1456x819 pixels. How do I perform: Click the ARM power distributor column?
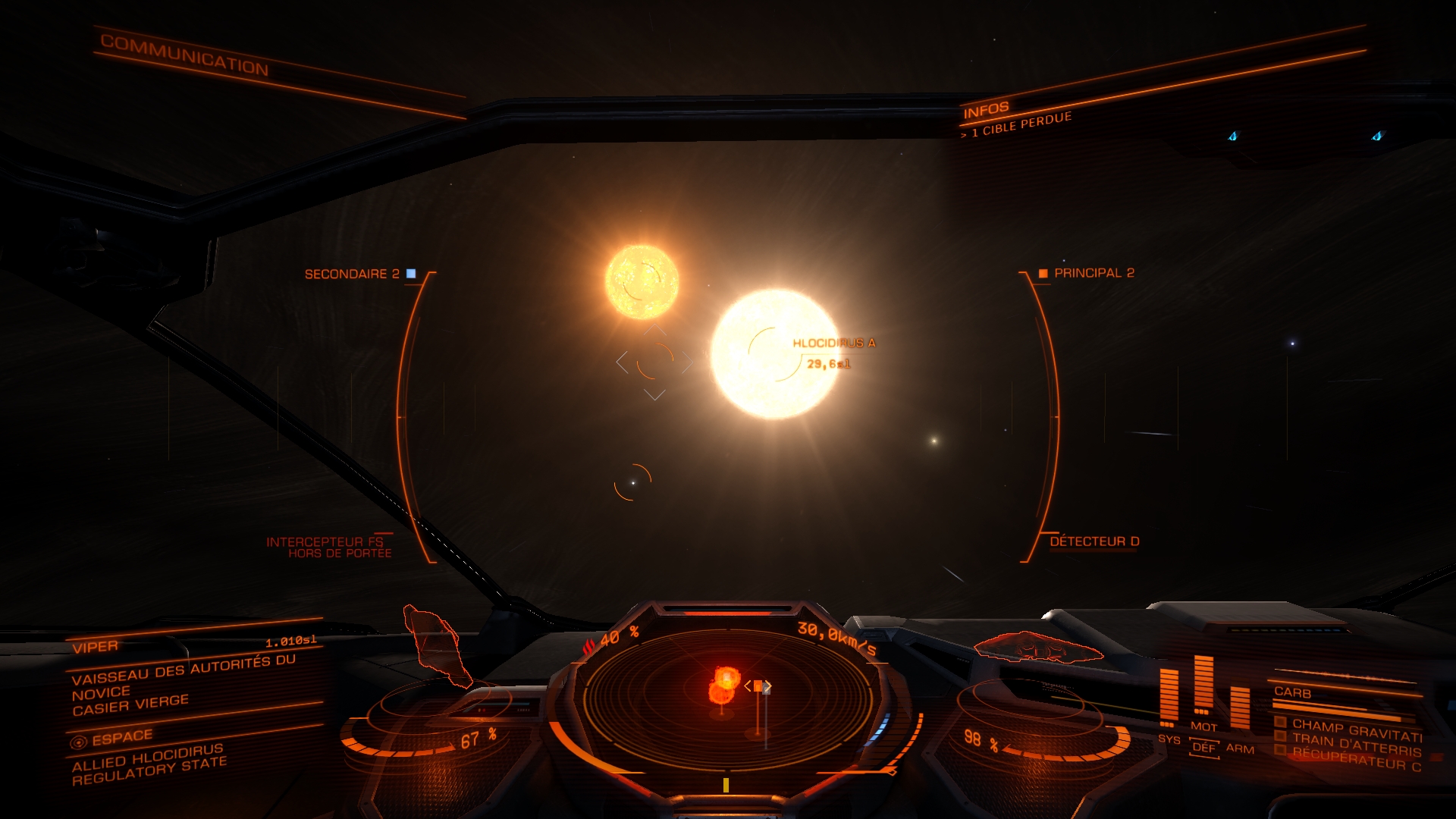click(x=1240, y=709)
